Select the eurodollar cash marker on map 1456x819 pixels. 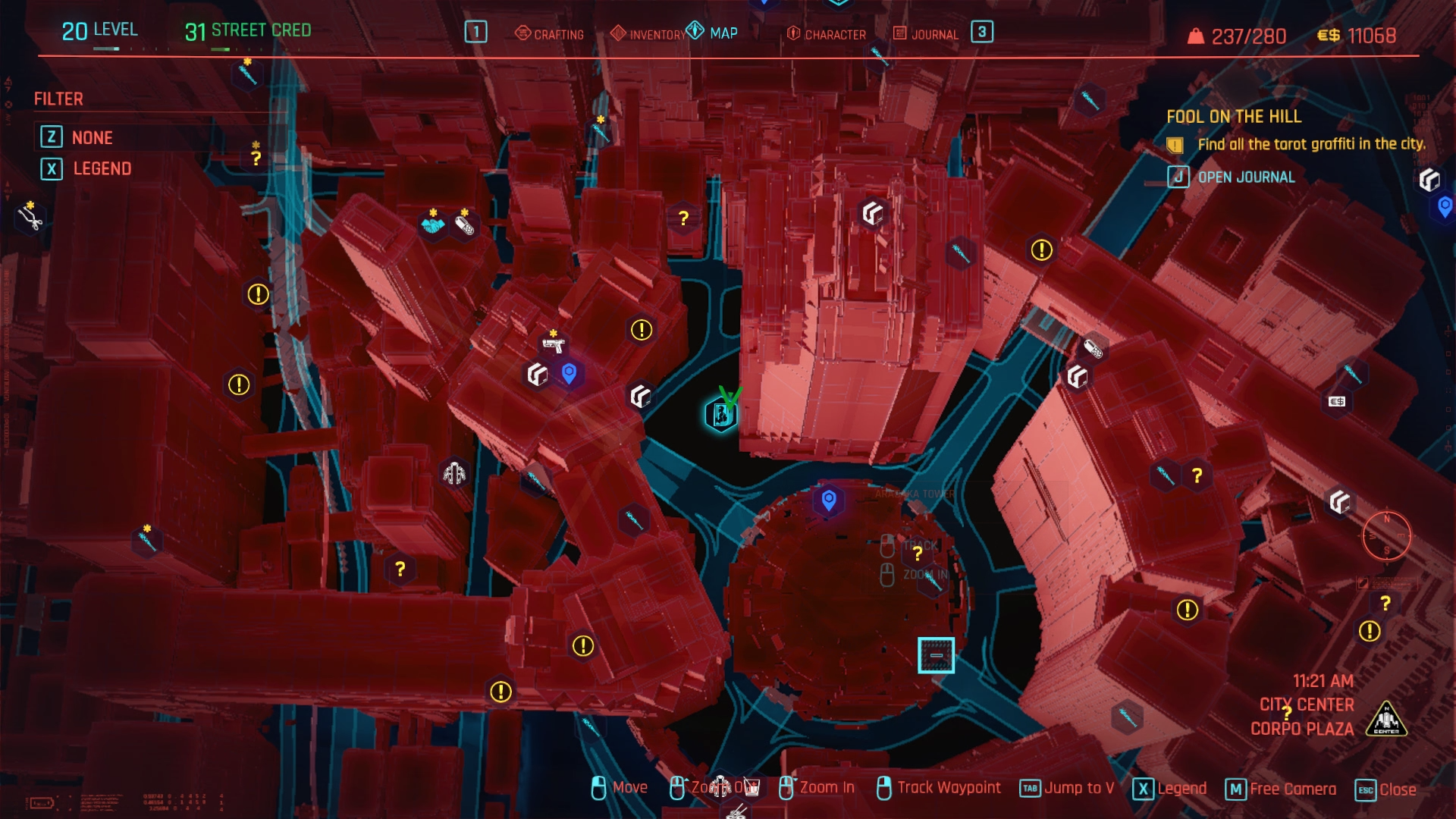tap(1337, 401)
